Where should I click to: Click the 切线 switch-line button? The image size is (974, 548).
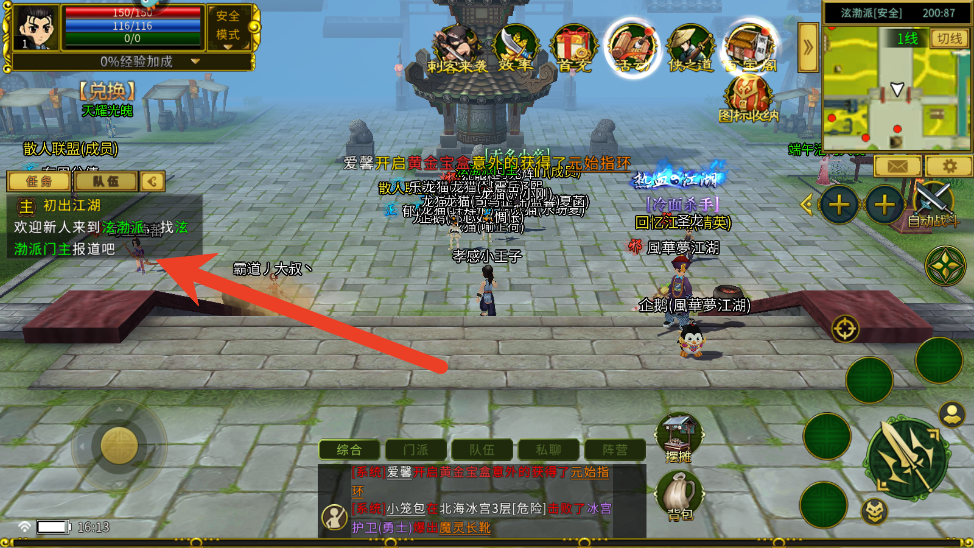pos(947,38)
